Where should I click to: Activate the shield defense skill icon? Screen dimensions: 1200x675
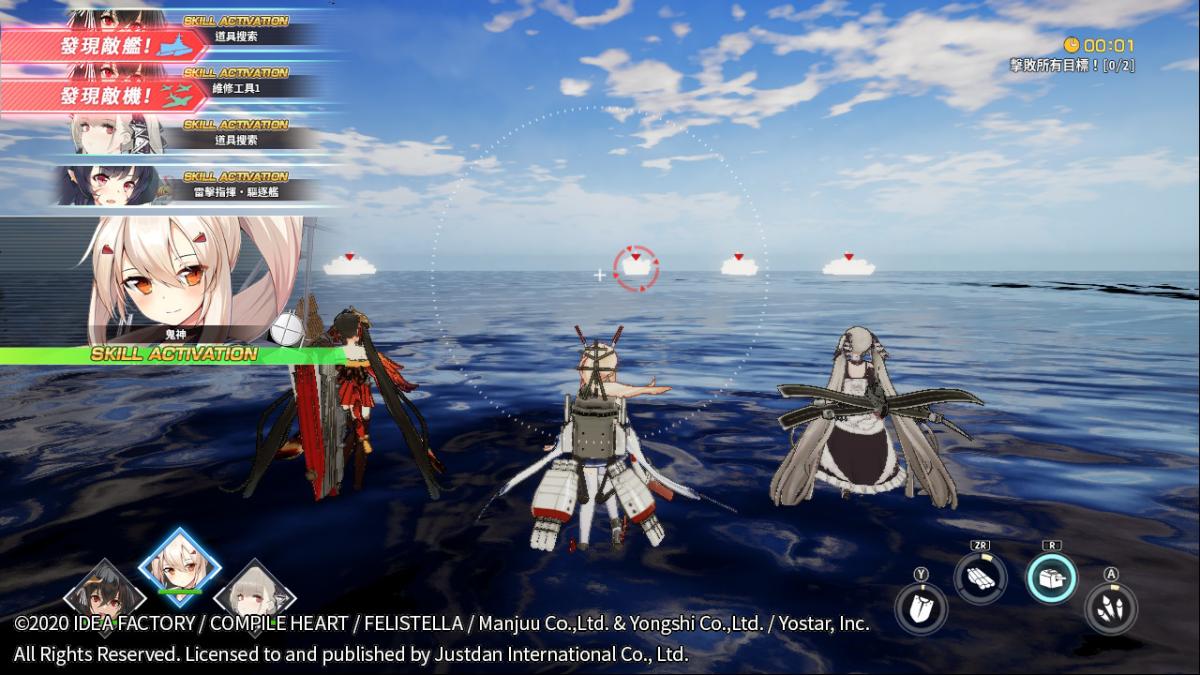pyautogui.click(x=920, y=609)
